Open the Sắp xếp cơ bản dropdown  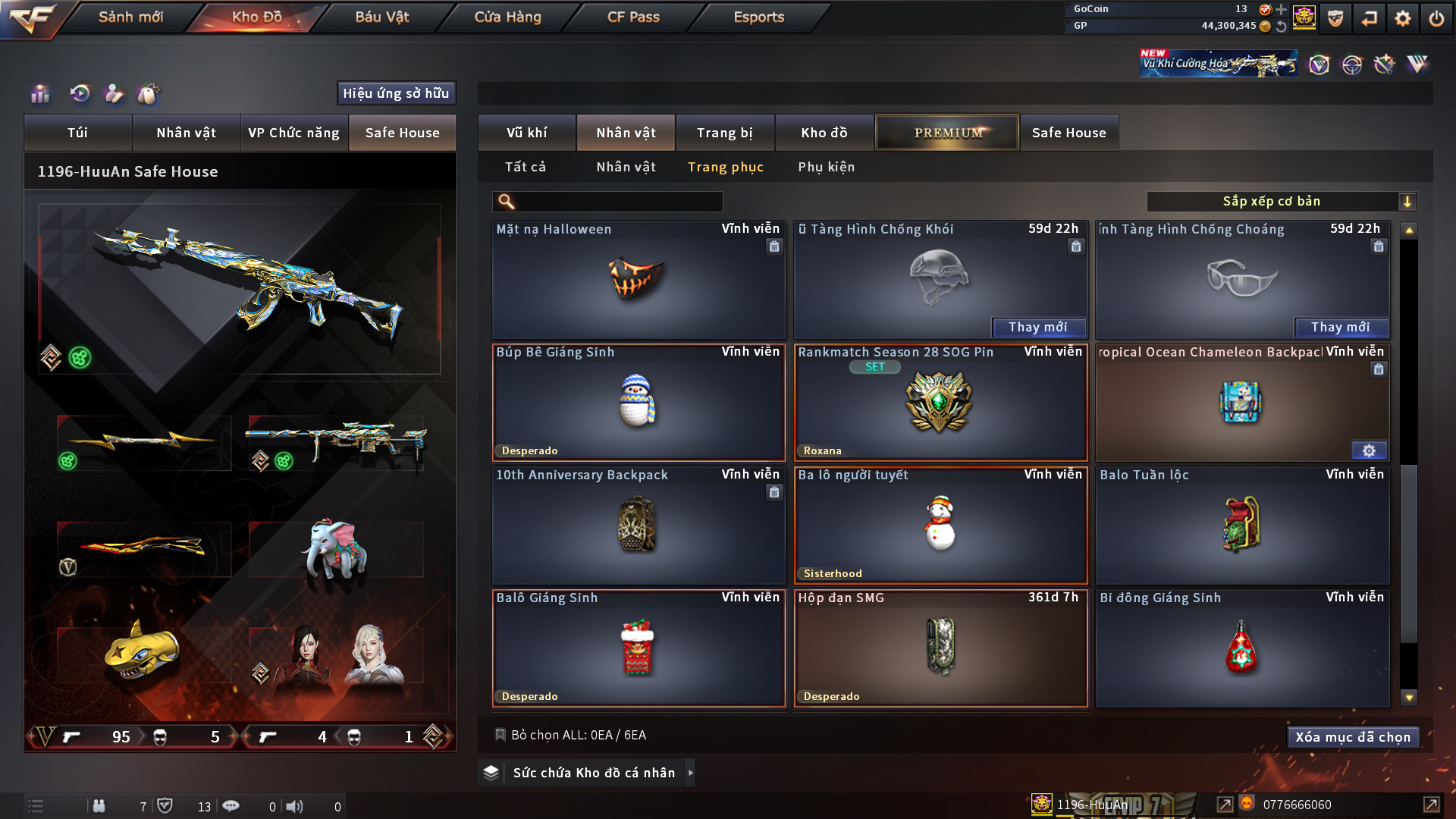1281,202
